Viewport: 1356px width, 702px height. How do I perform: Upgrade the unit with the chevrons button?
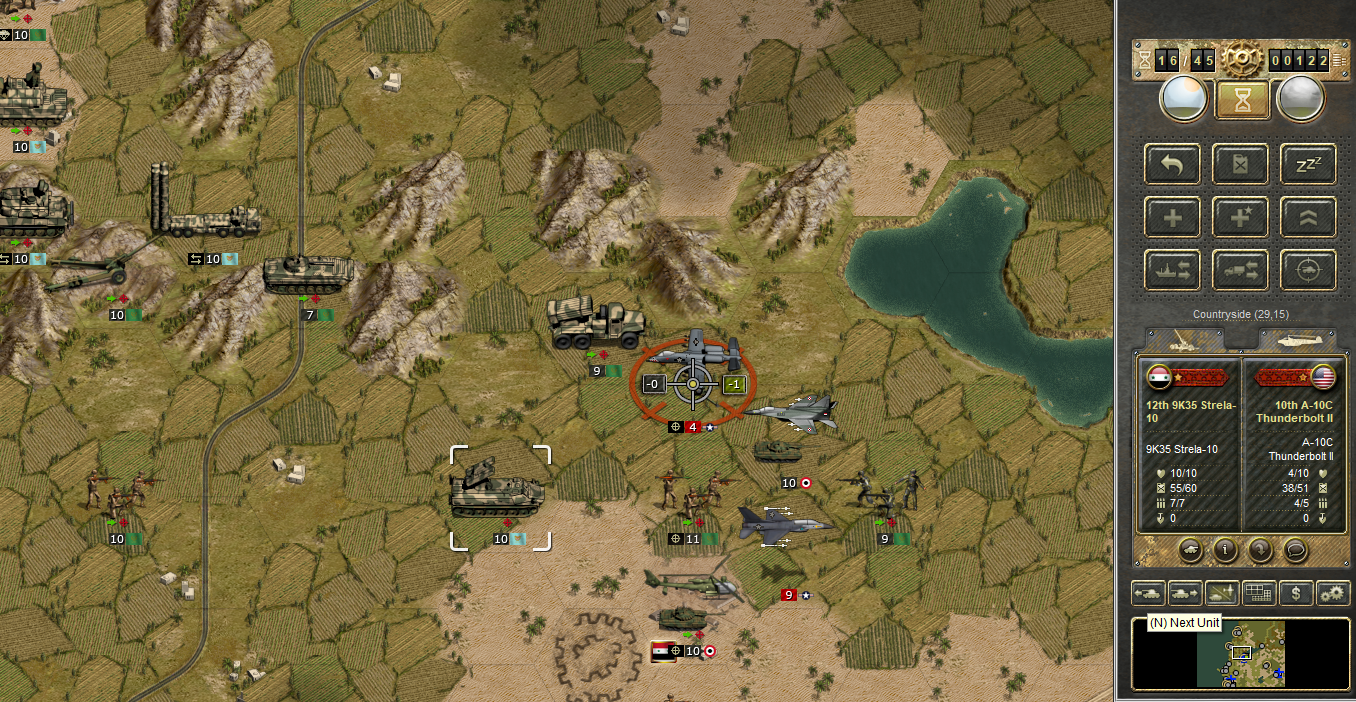1308,217
